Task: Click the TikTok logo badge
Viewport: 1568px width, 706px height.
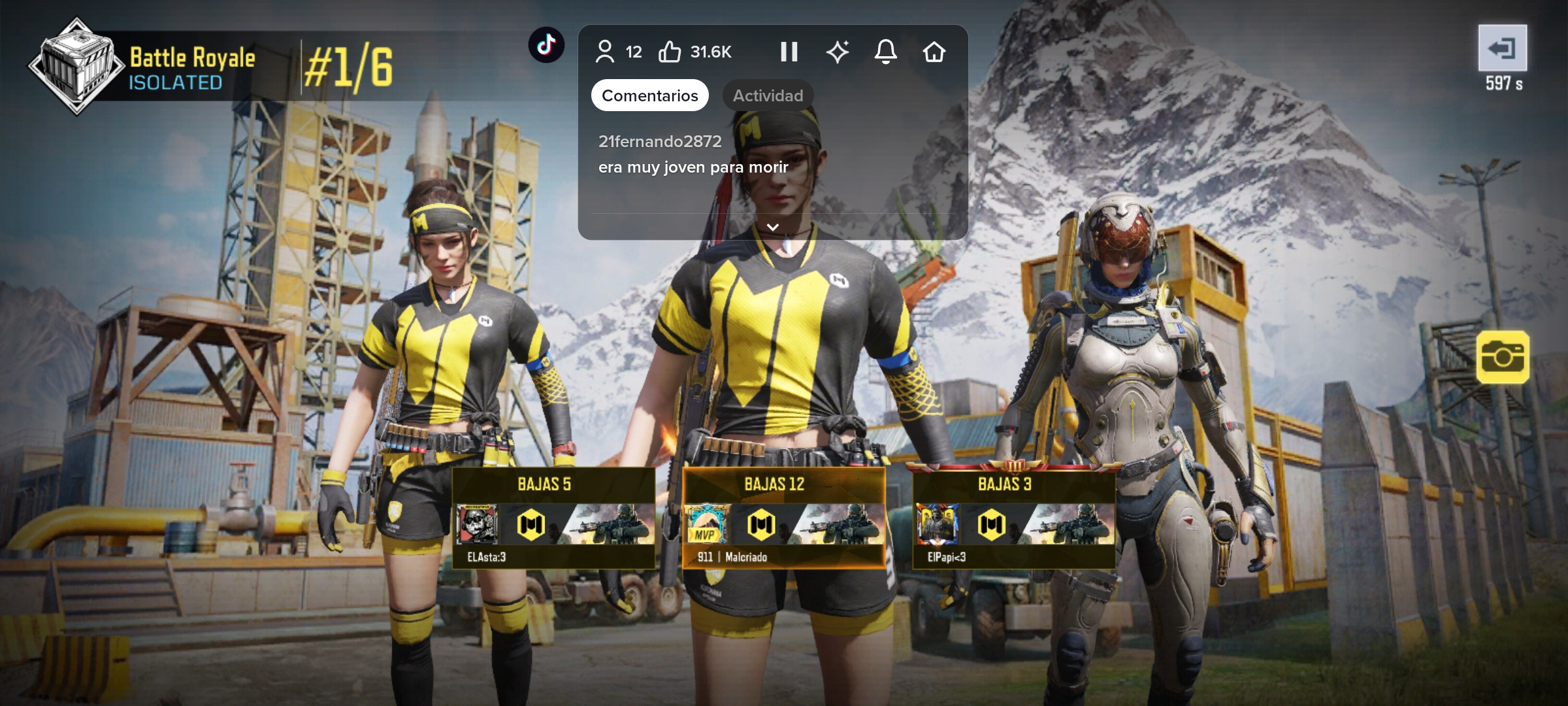Action: 546,44
